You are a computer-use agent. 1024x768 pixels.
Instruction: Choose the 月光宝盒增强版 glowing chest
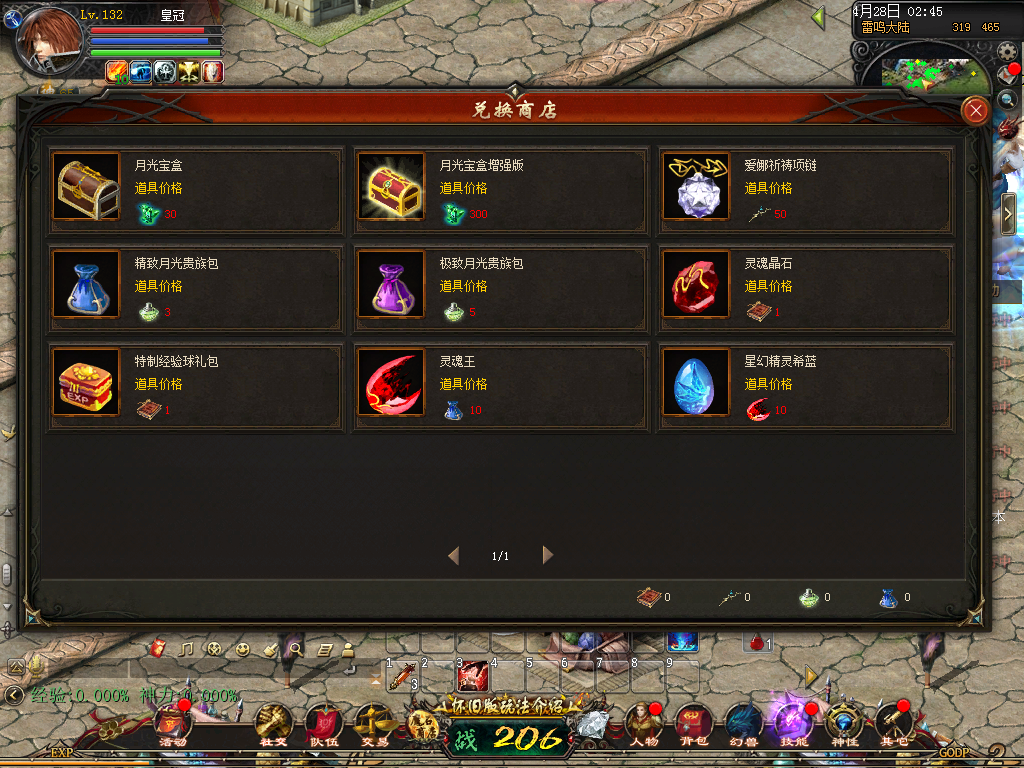point(391,187)
